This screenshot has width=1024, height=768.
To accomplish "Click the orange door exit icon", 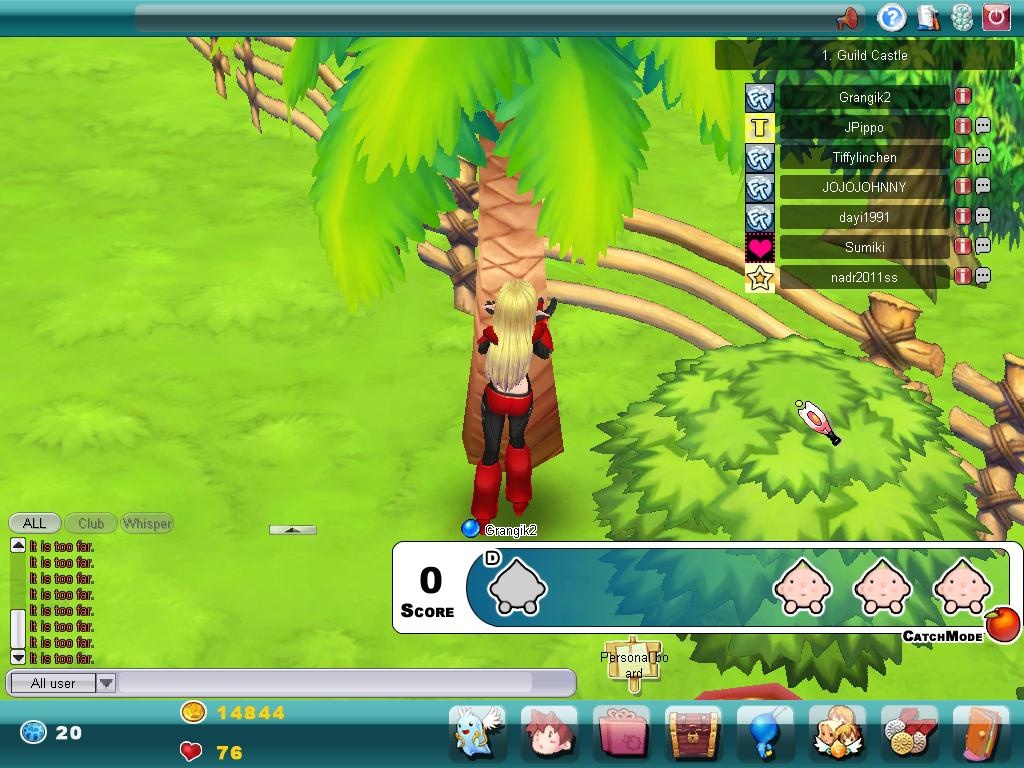I will (981, 733).
